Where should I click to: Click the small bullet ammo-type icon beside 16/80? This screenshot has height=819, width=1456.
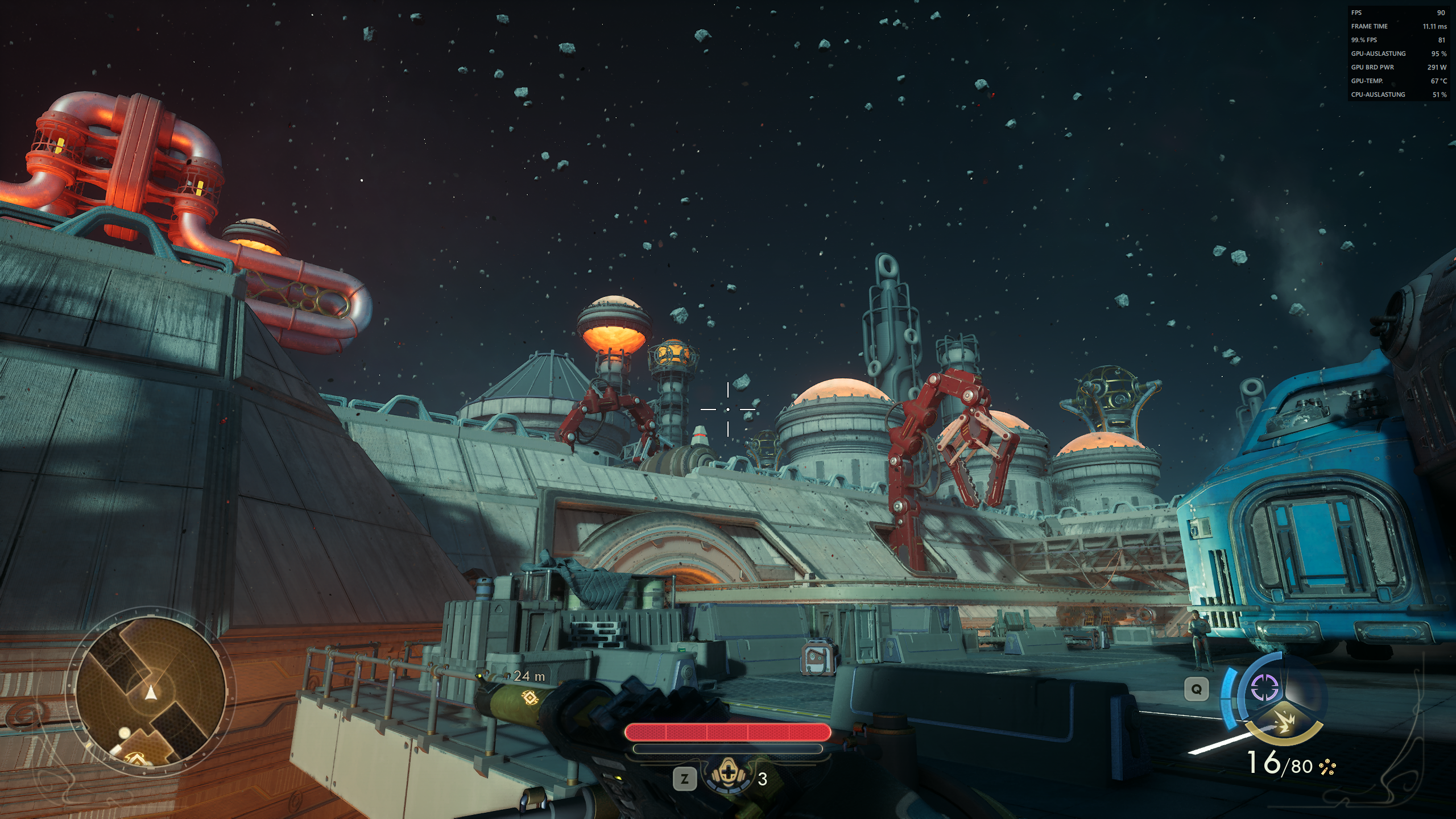[x=1327, y=768]
